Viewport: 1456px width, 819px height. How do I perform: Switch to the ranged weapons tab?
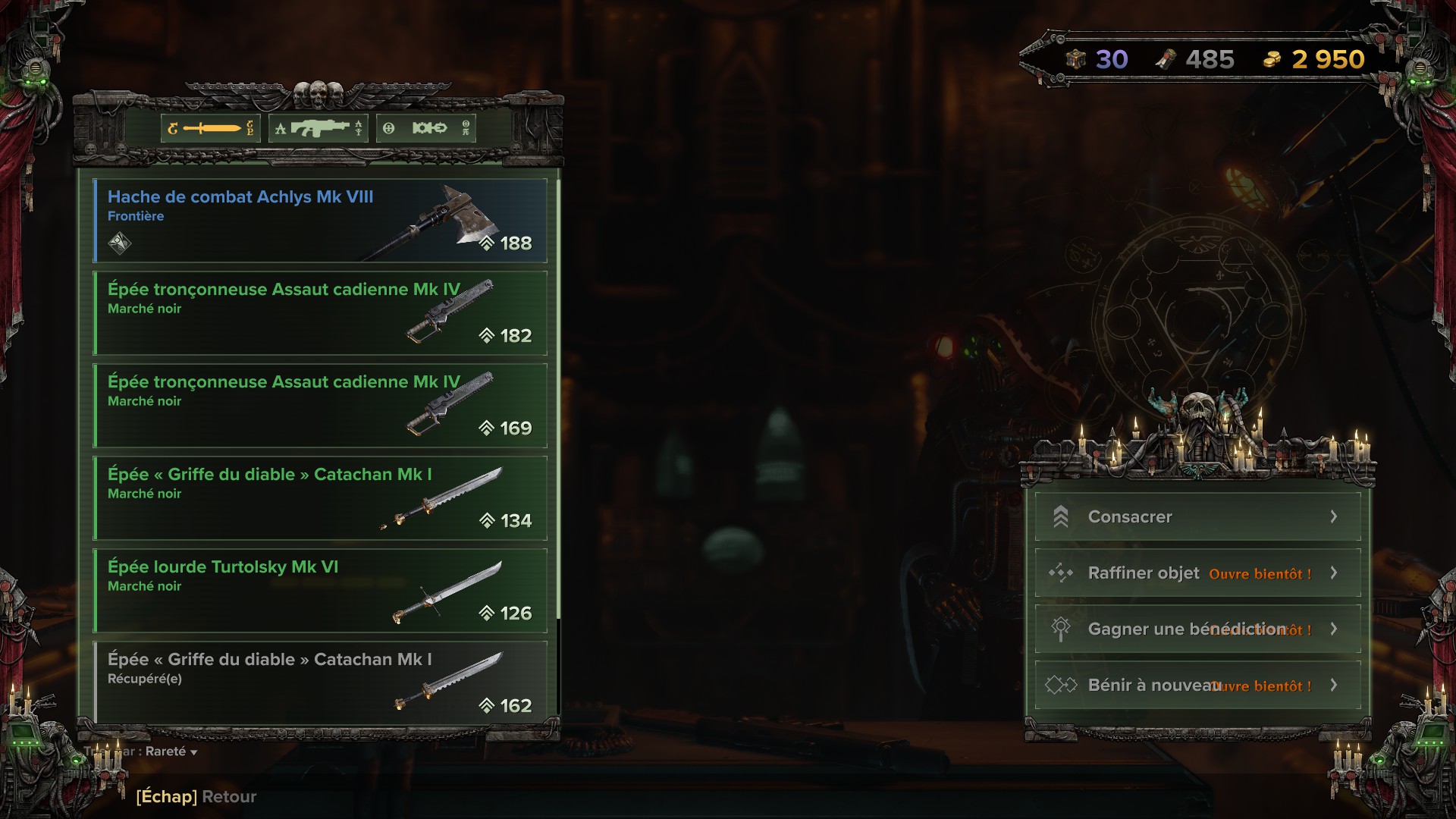click(x=318, y=128)
